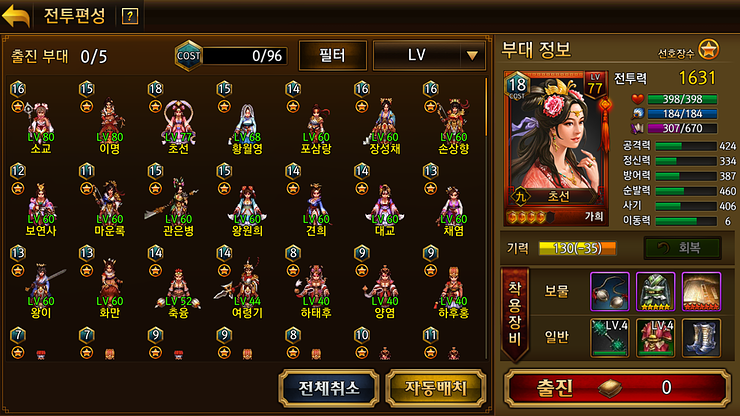Image resolution: width=740 pixels, height=416 pixels.
Task: Open the question mark help button
Action: 129,16
